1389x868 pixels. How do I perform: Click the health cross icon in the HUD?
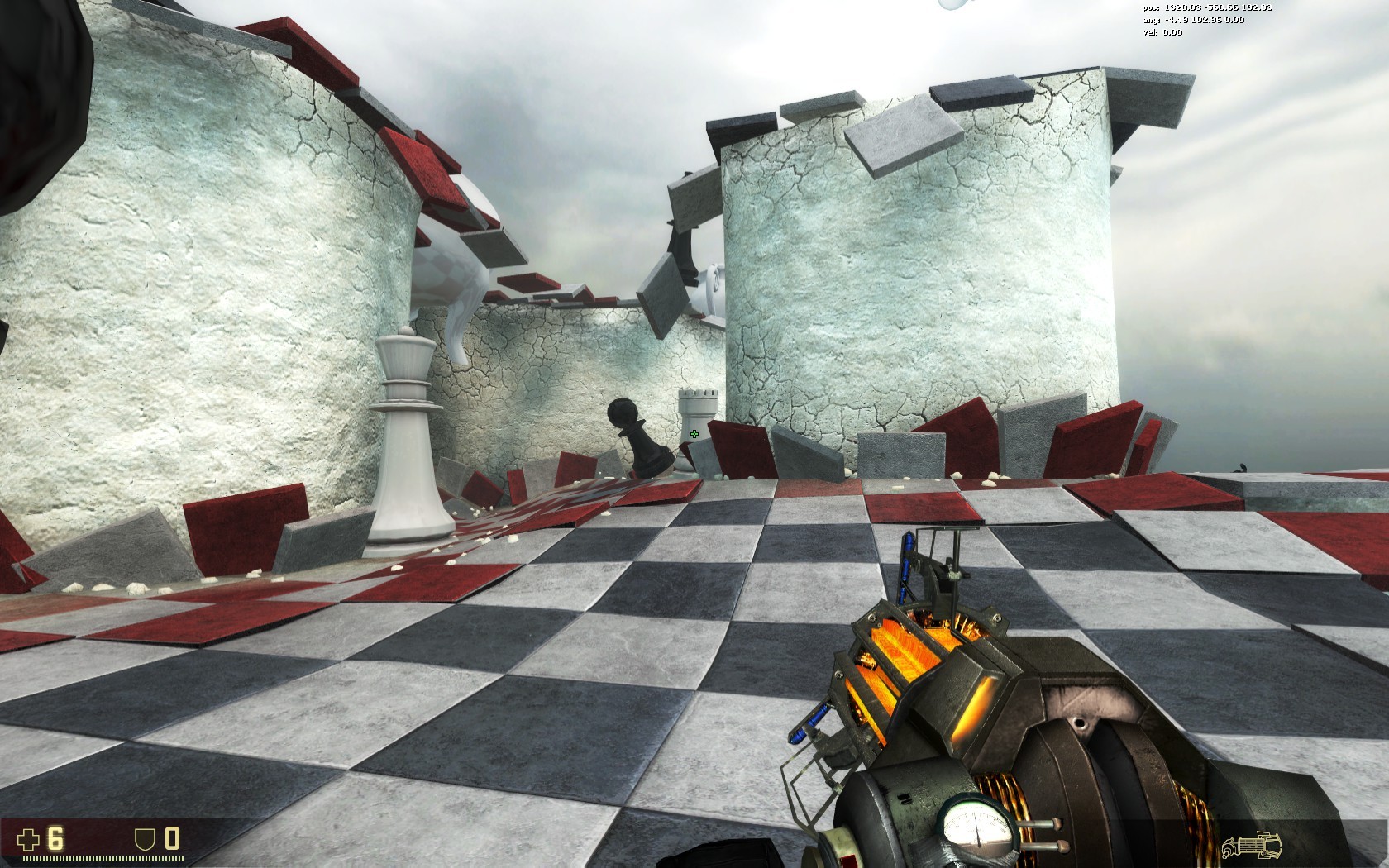coord(28,839)
